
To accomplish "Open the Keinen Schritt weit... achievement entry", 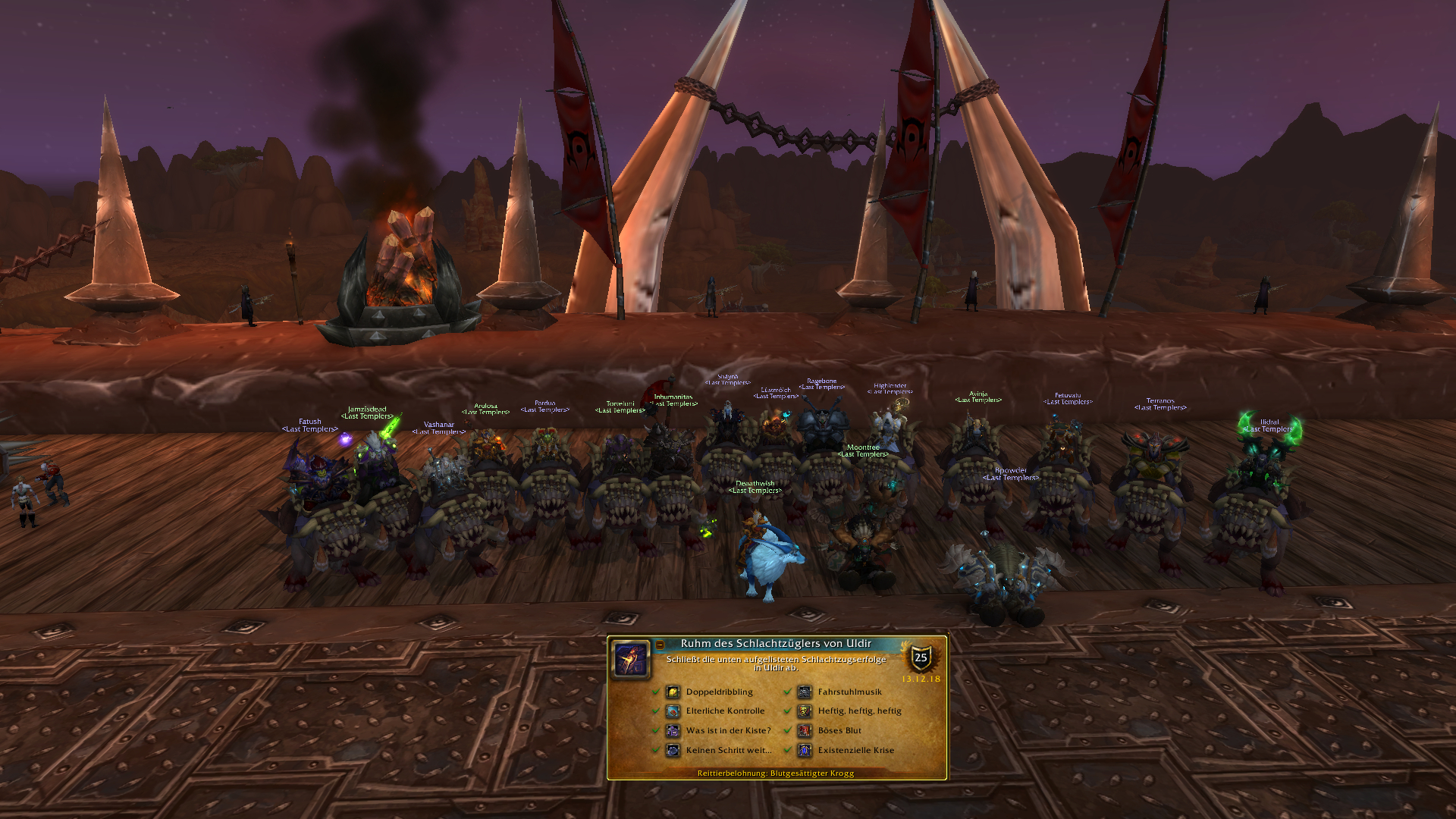I will (728, 751).
